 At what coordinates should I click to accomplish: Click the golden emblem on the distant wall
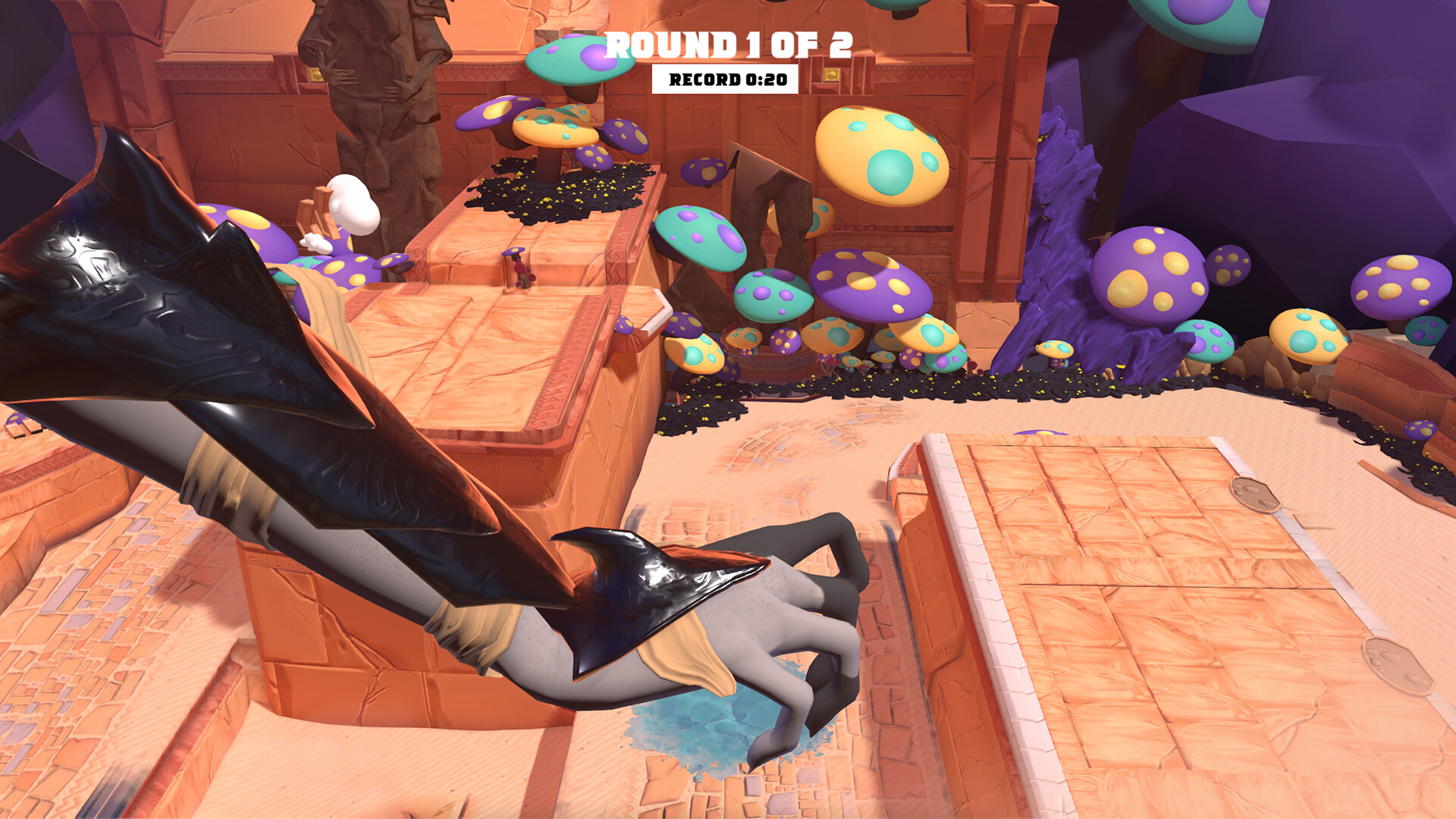[832, 76]
